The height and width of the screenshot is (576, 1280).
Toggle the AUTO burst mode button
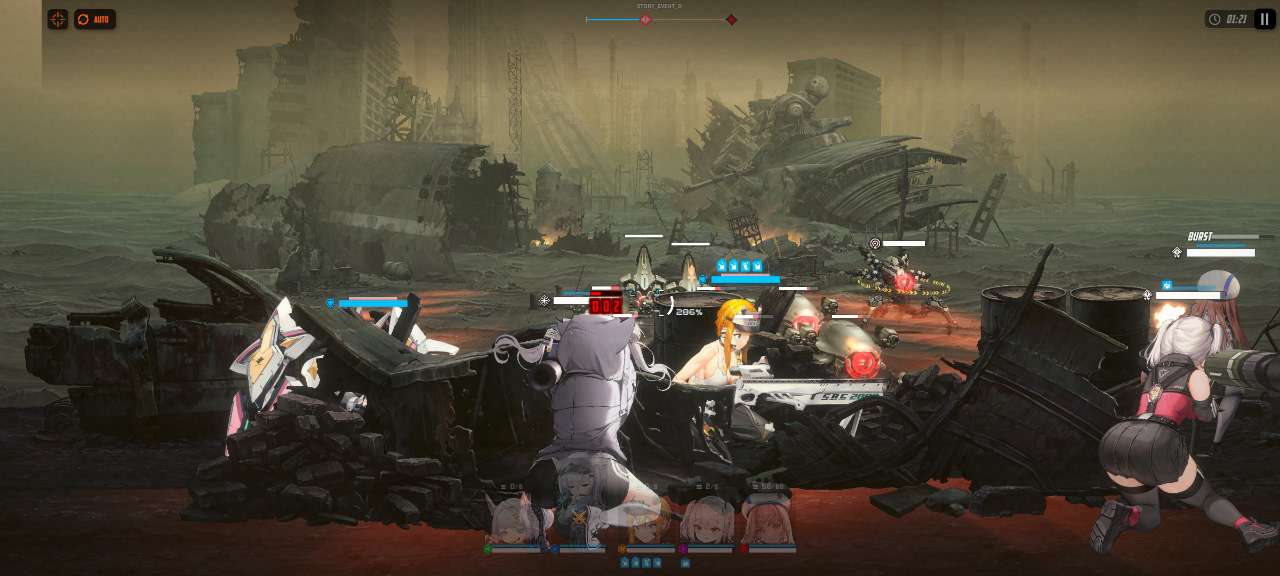[x=95, y=19]
